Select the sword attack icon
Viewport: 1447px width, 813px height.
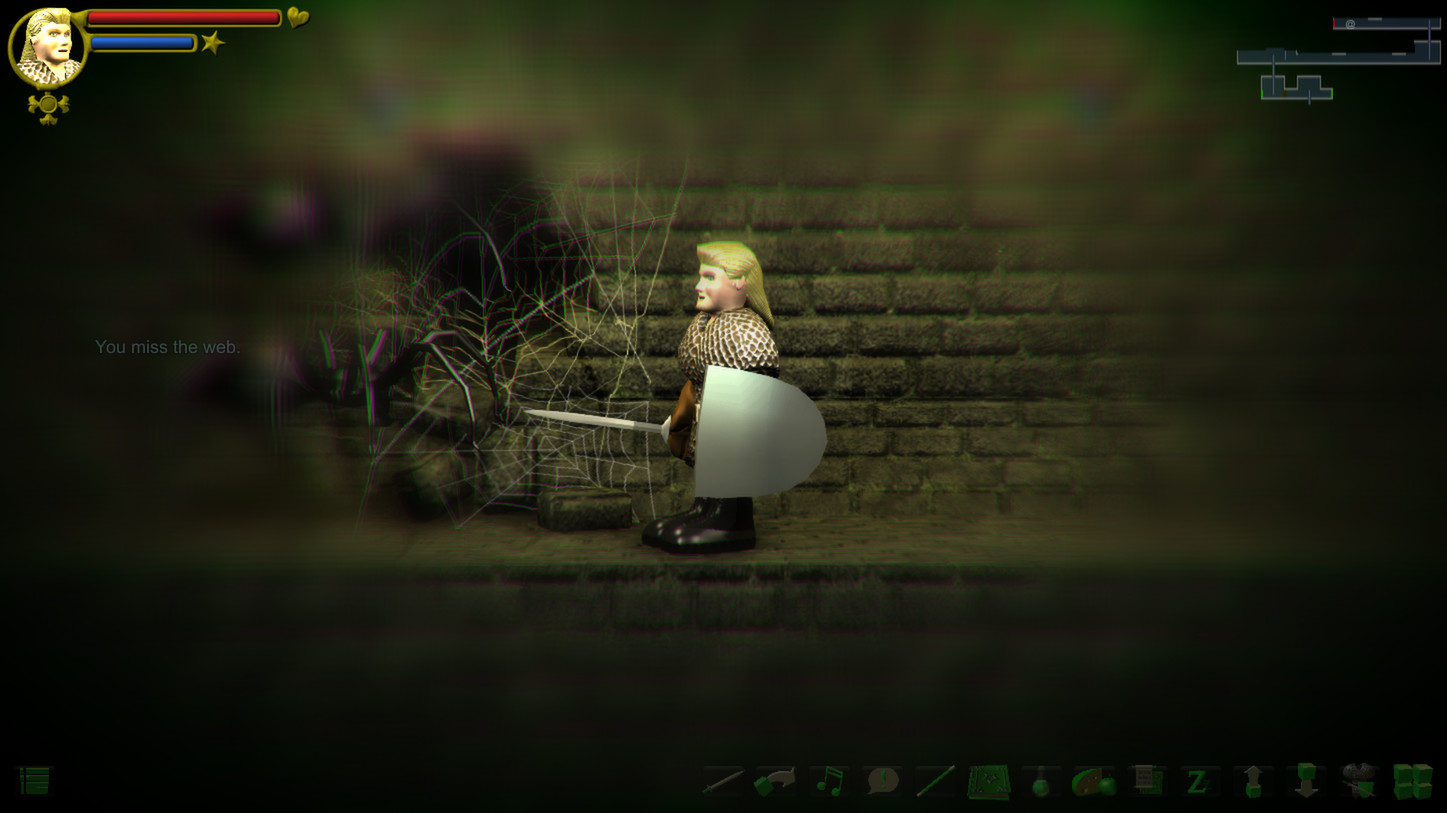click(723, 782)
